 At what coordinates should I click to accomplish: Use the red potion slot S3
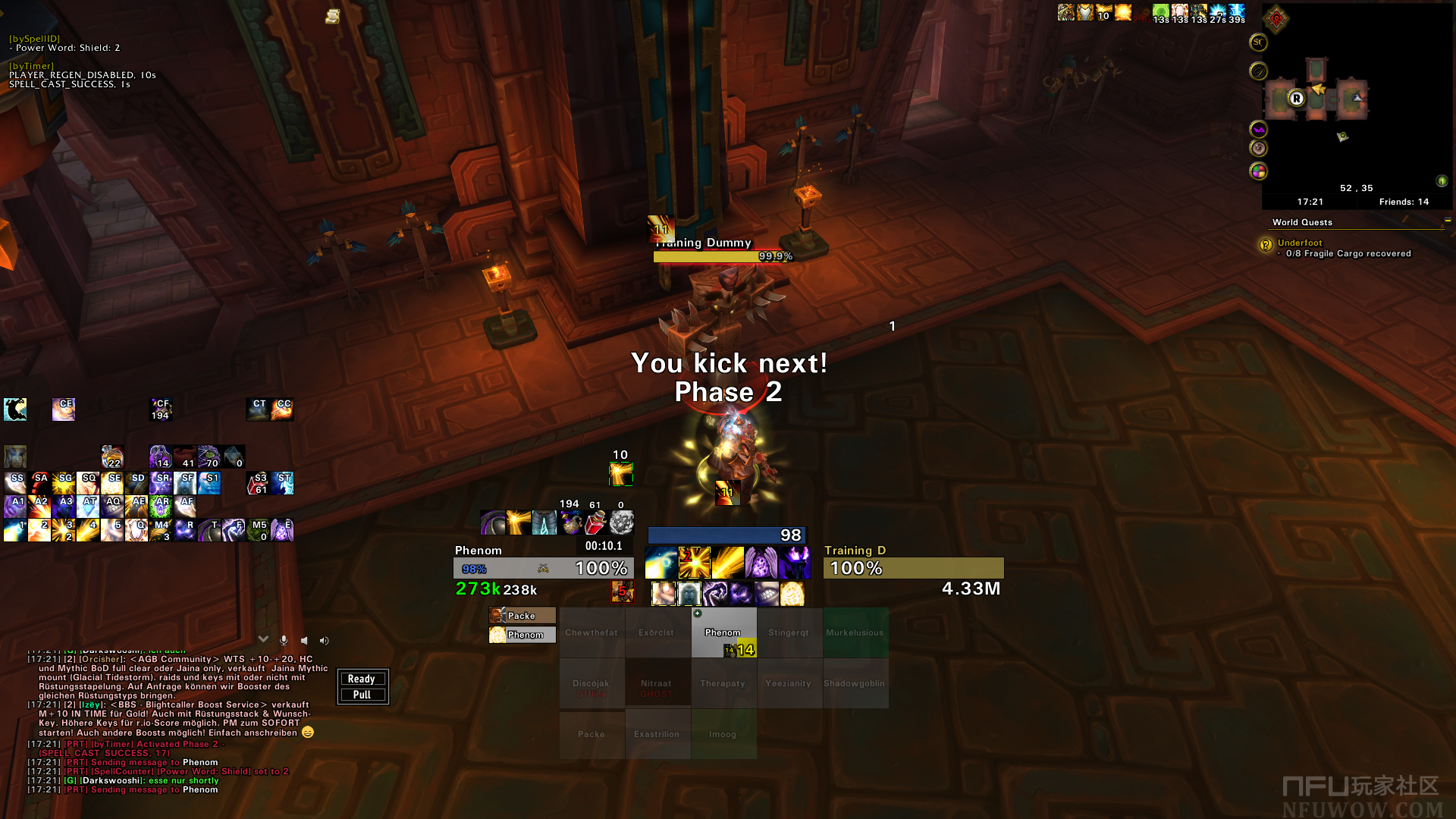tap(257, 483)
